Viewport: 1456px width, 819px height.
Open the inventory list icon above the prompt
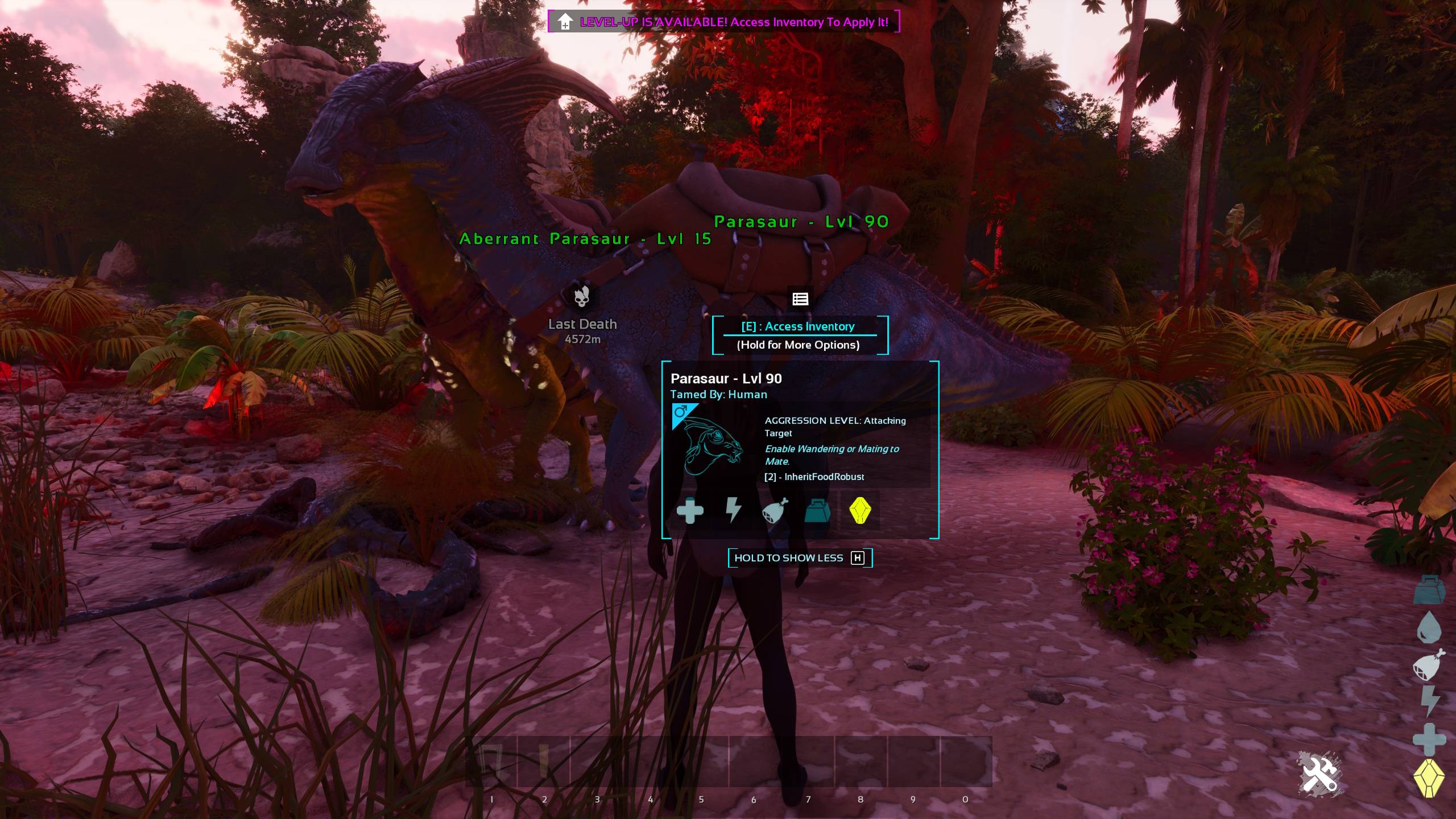(800, 298)
